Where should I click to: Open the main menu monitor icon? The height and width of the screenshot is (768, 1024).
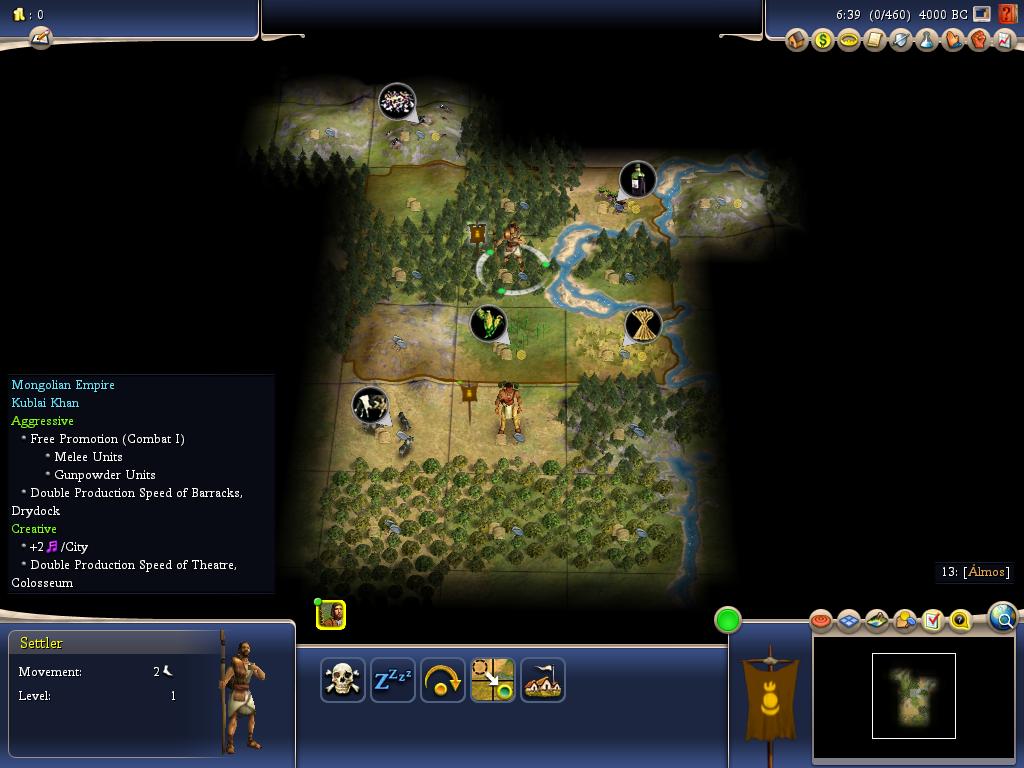pyautogui.click(x=982, y=14)
